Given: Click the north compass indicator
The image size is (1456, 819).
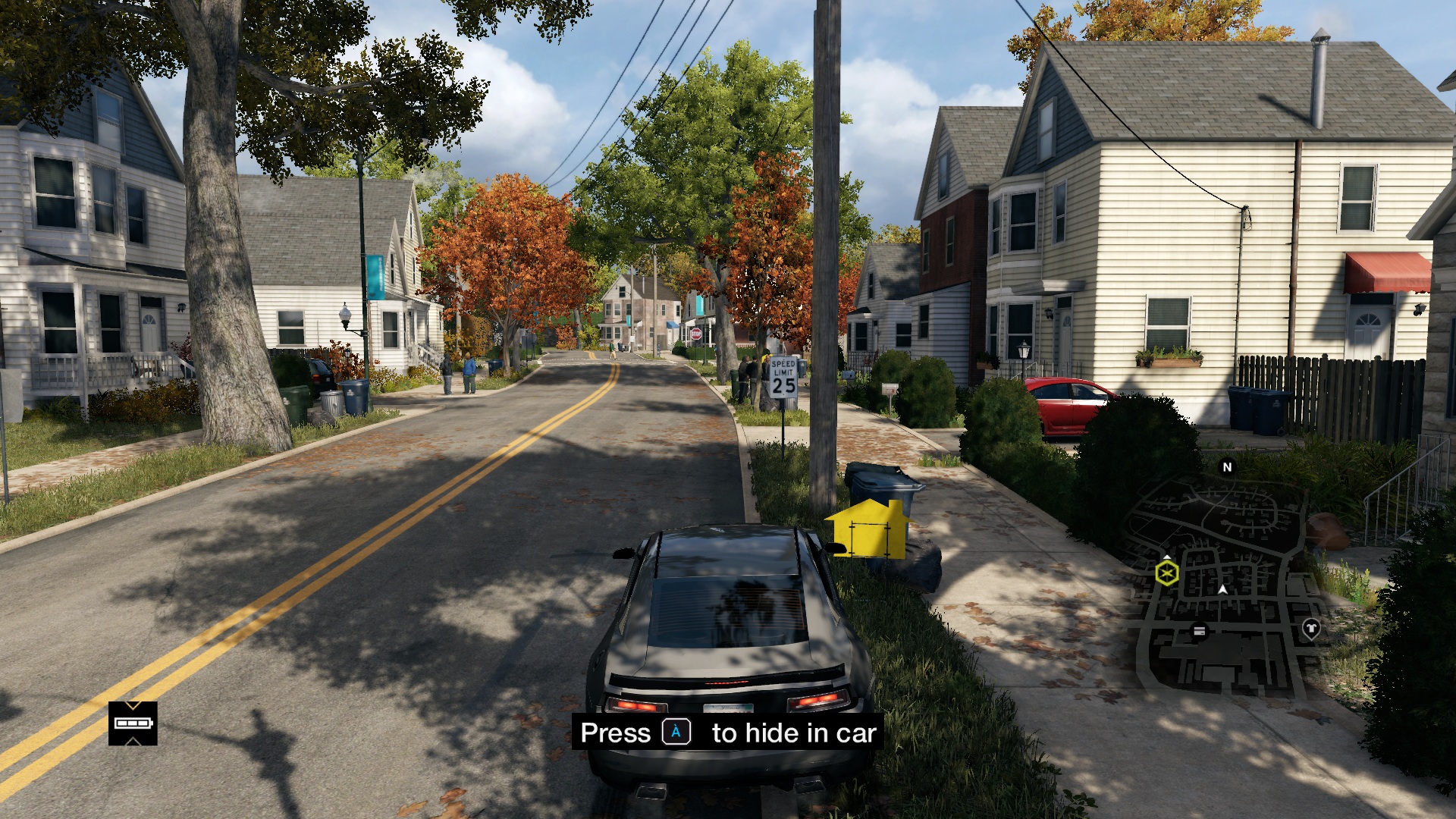Looking at the screenshot, I should pyautogui.click(x=1227, y=467).
